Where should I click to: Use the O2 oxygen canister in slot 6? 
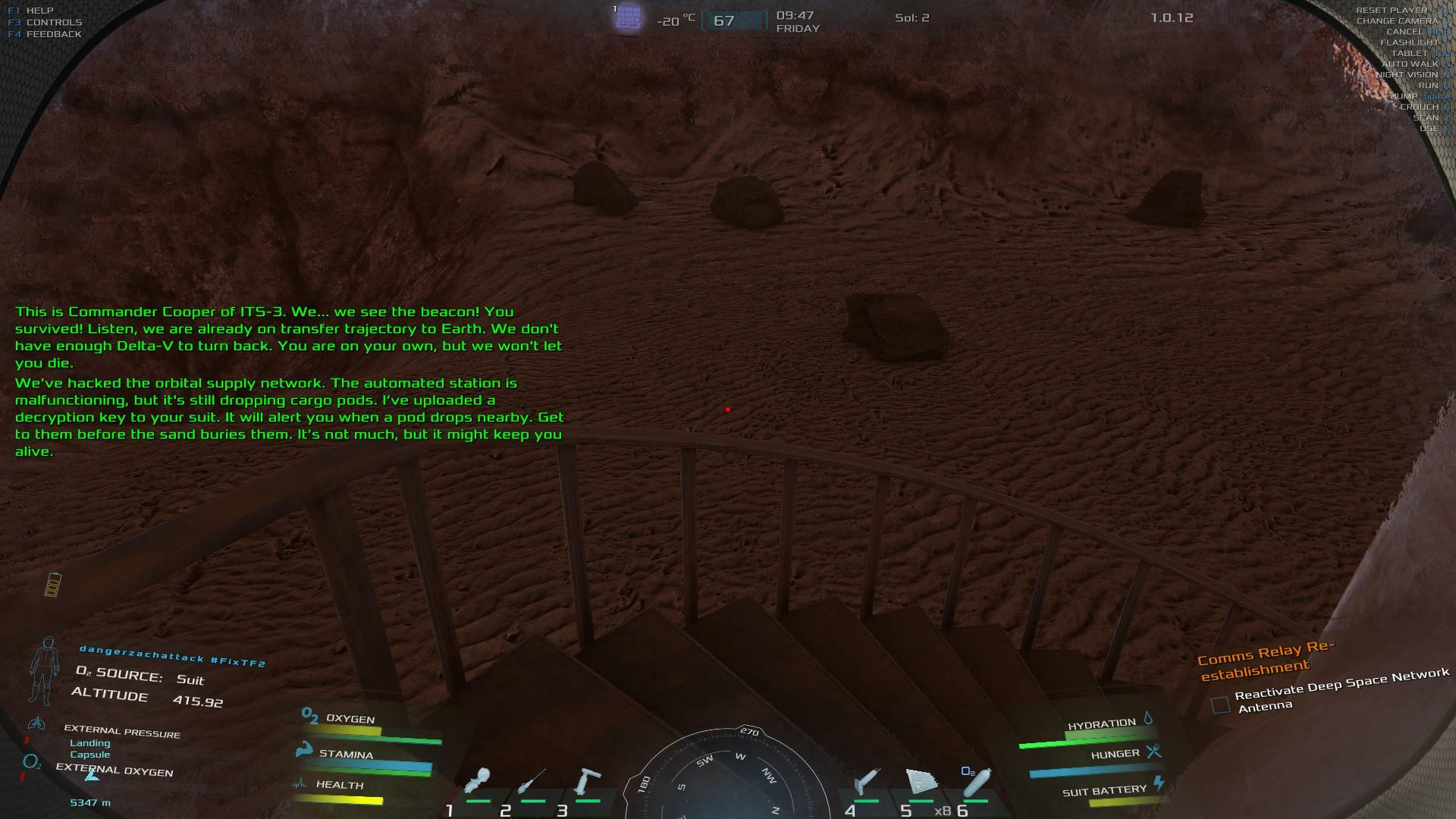976,783
